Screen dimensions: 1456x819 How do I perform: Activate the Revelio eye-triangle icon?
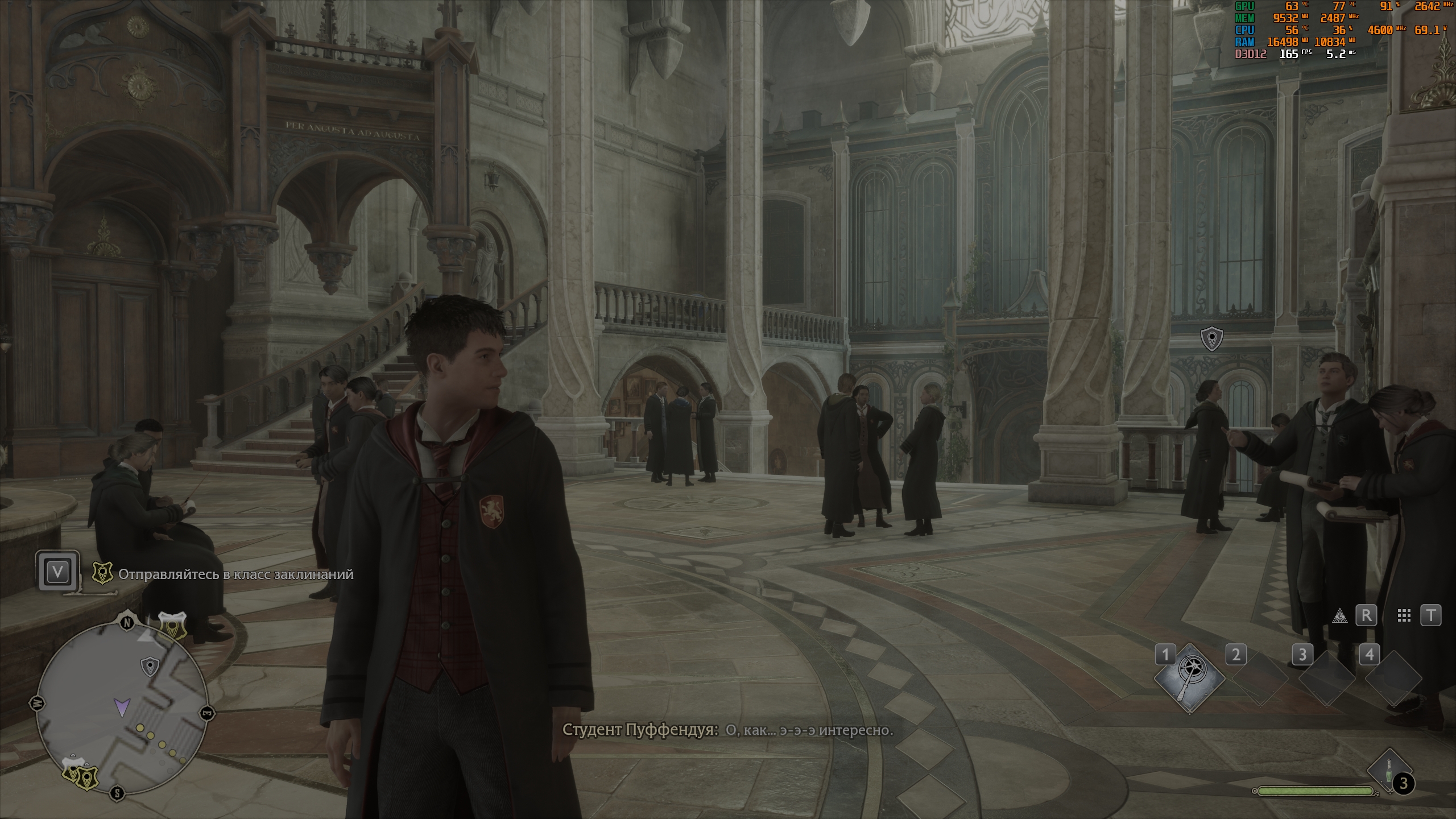point(1339,615)
